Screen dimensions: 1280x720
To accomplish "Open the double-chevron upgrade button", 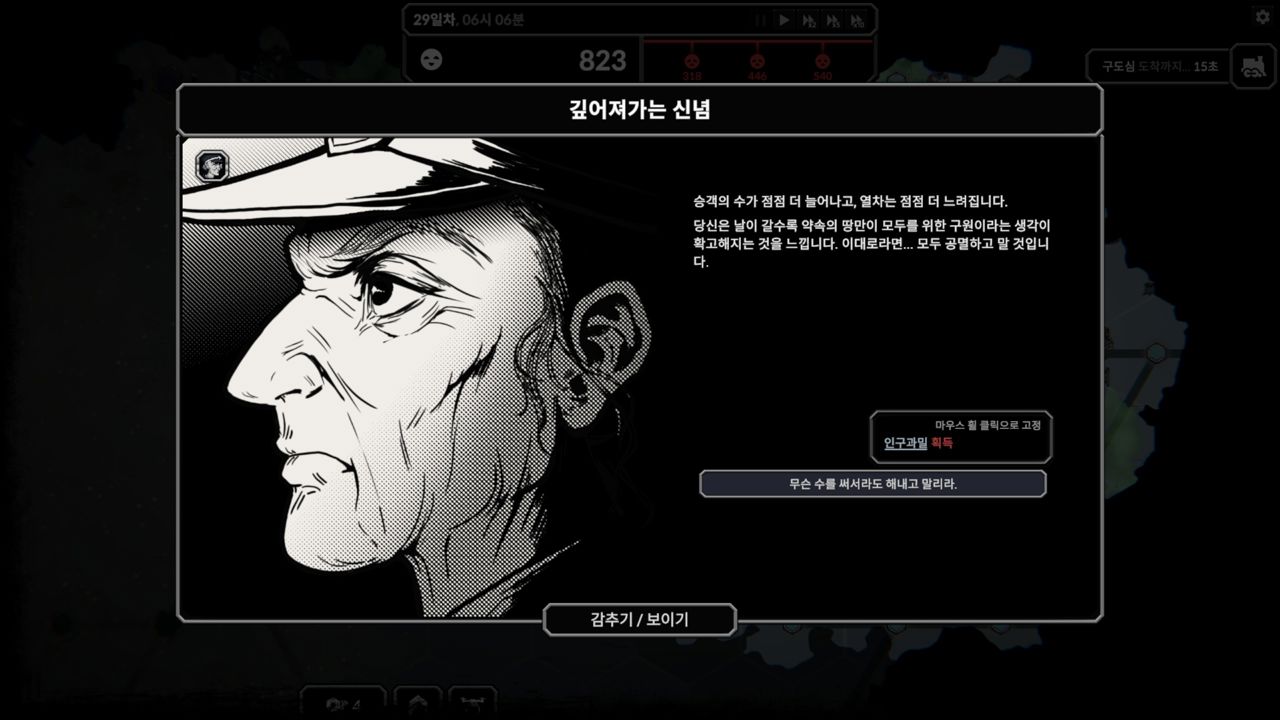I will click(418, 703).
